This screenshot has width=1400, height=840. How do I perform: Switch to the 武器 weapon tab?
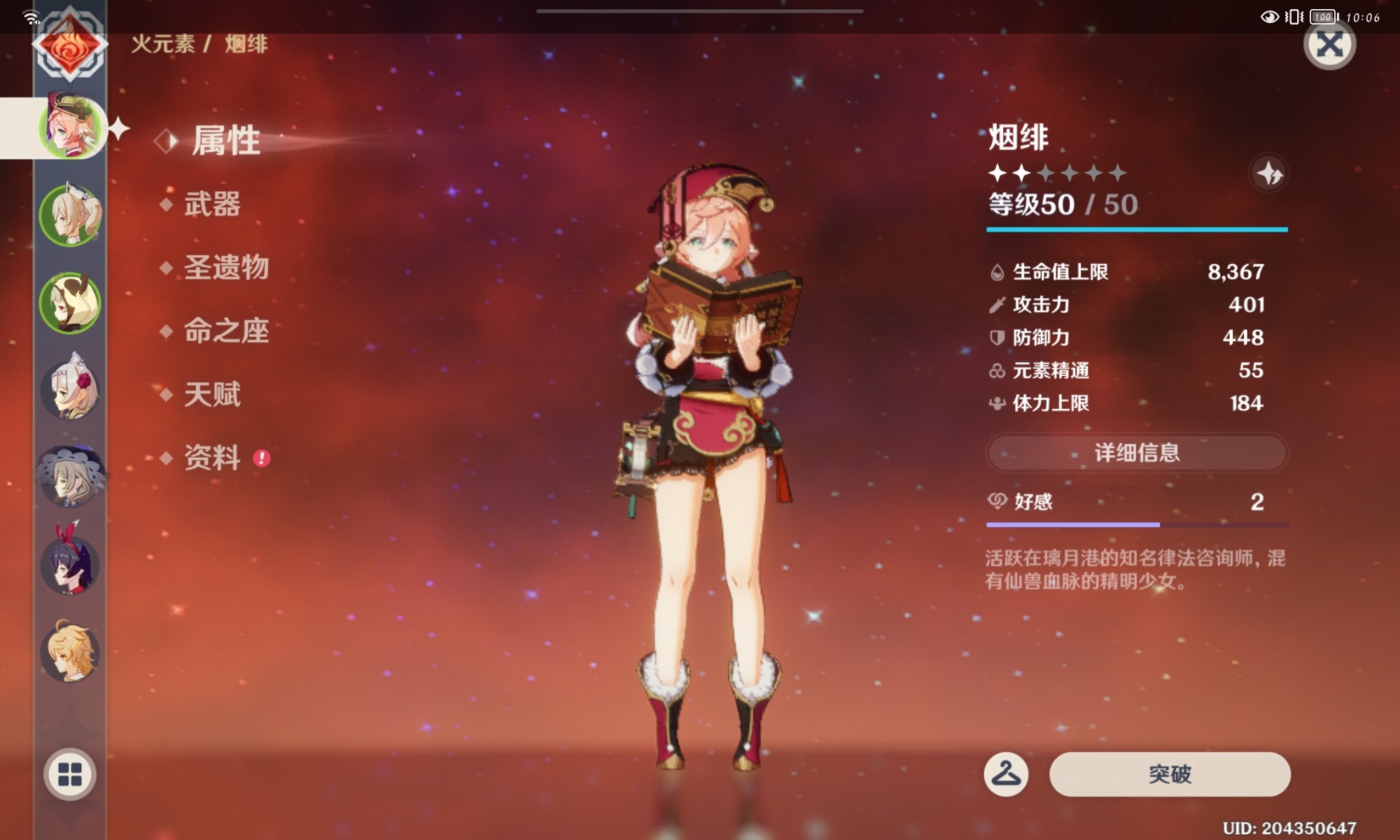[211, 204]
